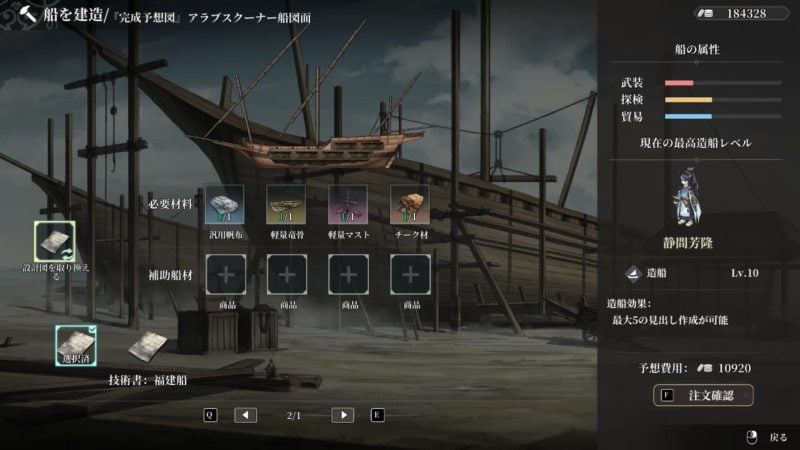This screenshot has width=800, height=450.
Task: Select the 汎用帆布 material slot
Action: click(x=224, y=204)
